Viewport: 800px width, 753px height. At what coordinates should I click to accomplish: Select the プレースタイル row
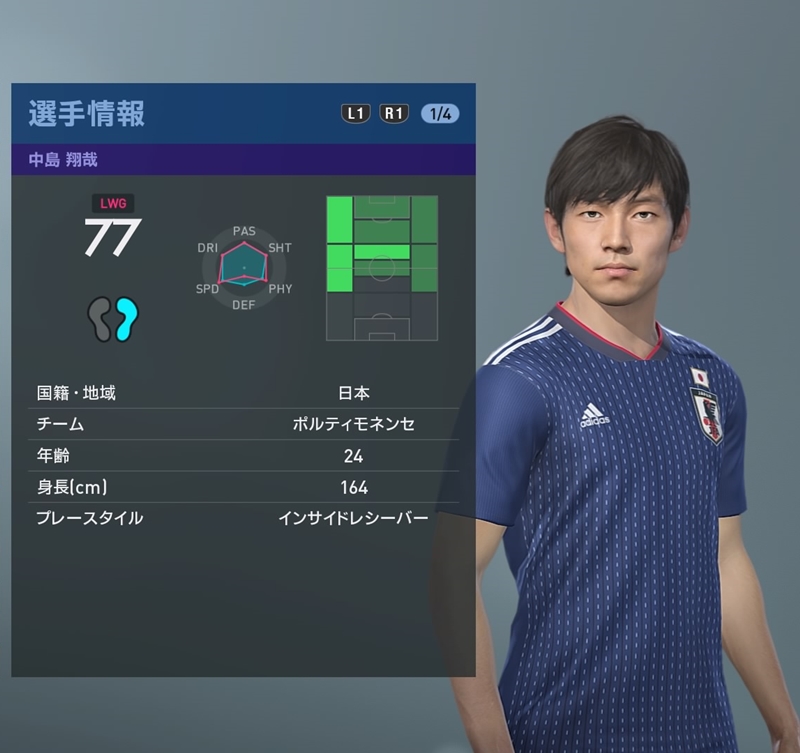point(243,518)
